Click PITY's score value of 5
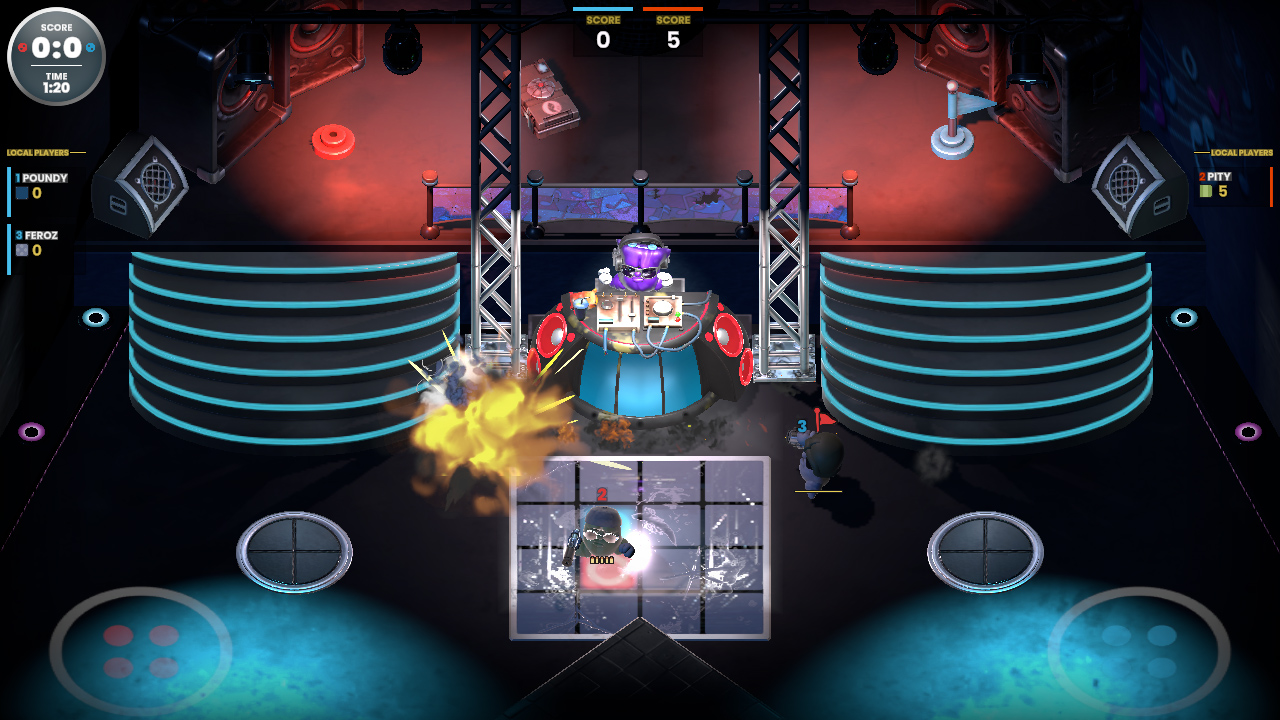Screen dimensions: 1280x720 click(x=1223, y=191)
